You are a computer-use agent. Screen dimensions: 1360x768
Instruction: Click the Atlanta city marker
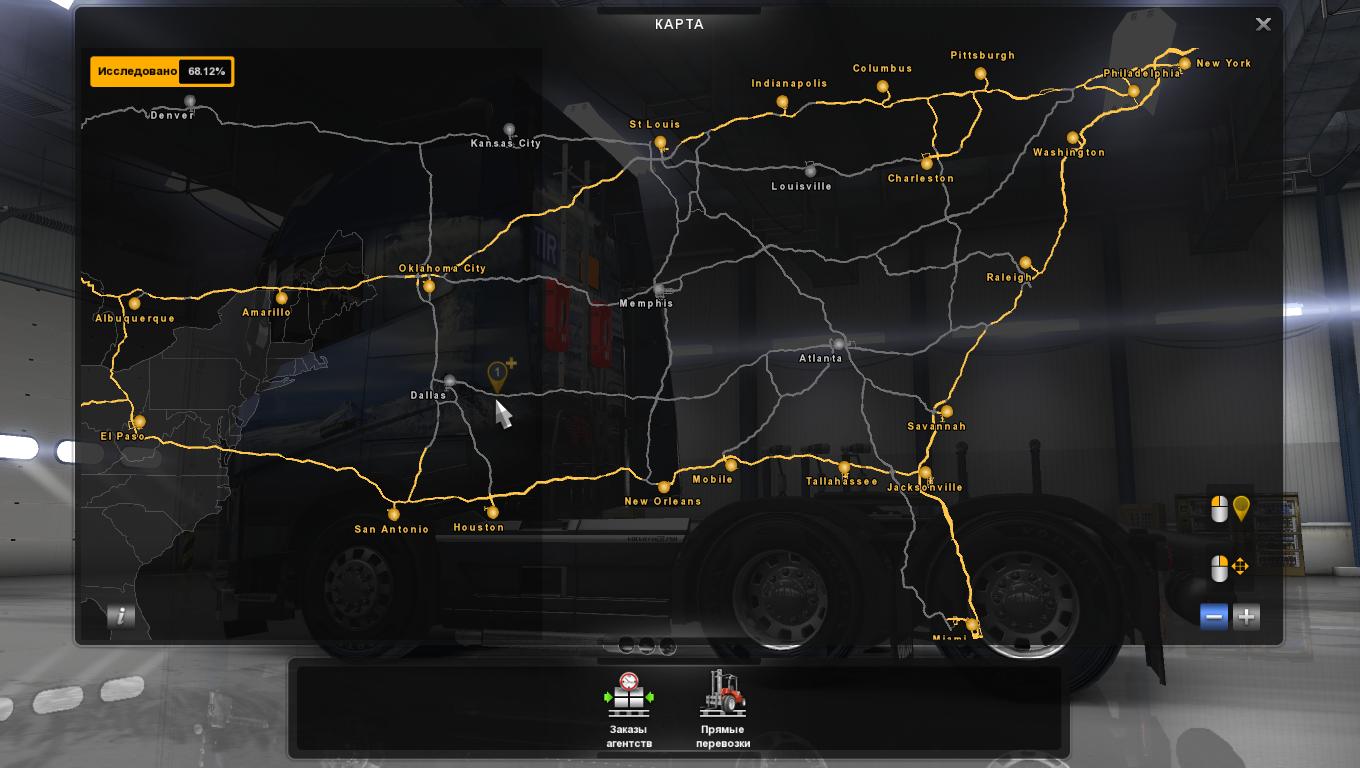(838, 344)
